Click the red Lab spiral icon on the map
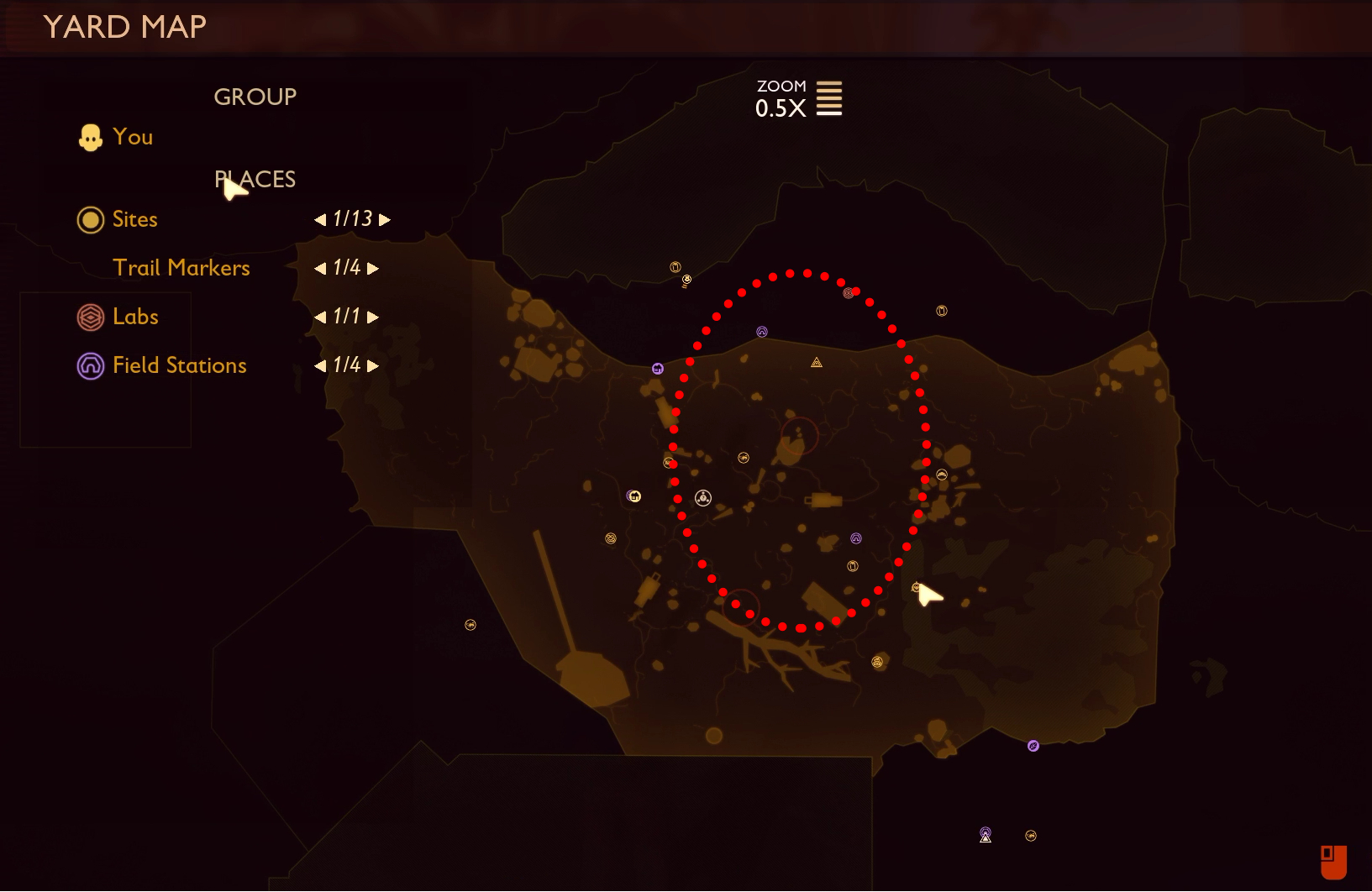Image resolution: width=1372 pixels, height=892 pixels. 848,293
